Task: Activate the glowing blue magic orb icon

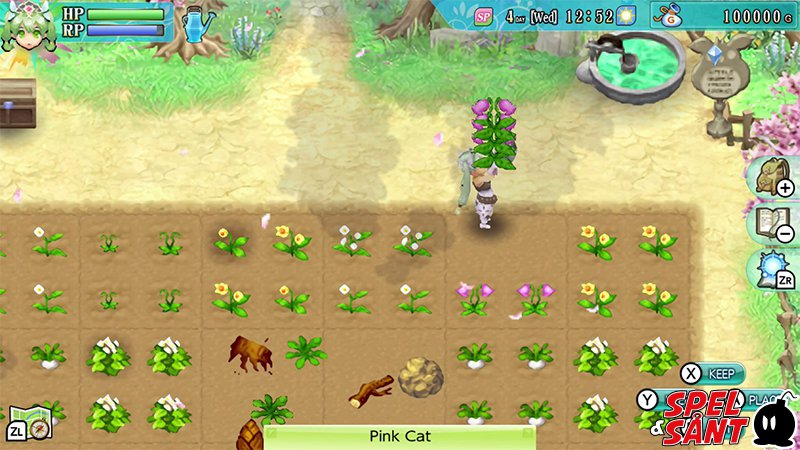Action: 766,271
